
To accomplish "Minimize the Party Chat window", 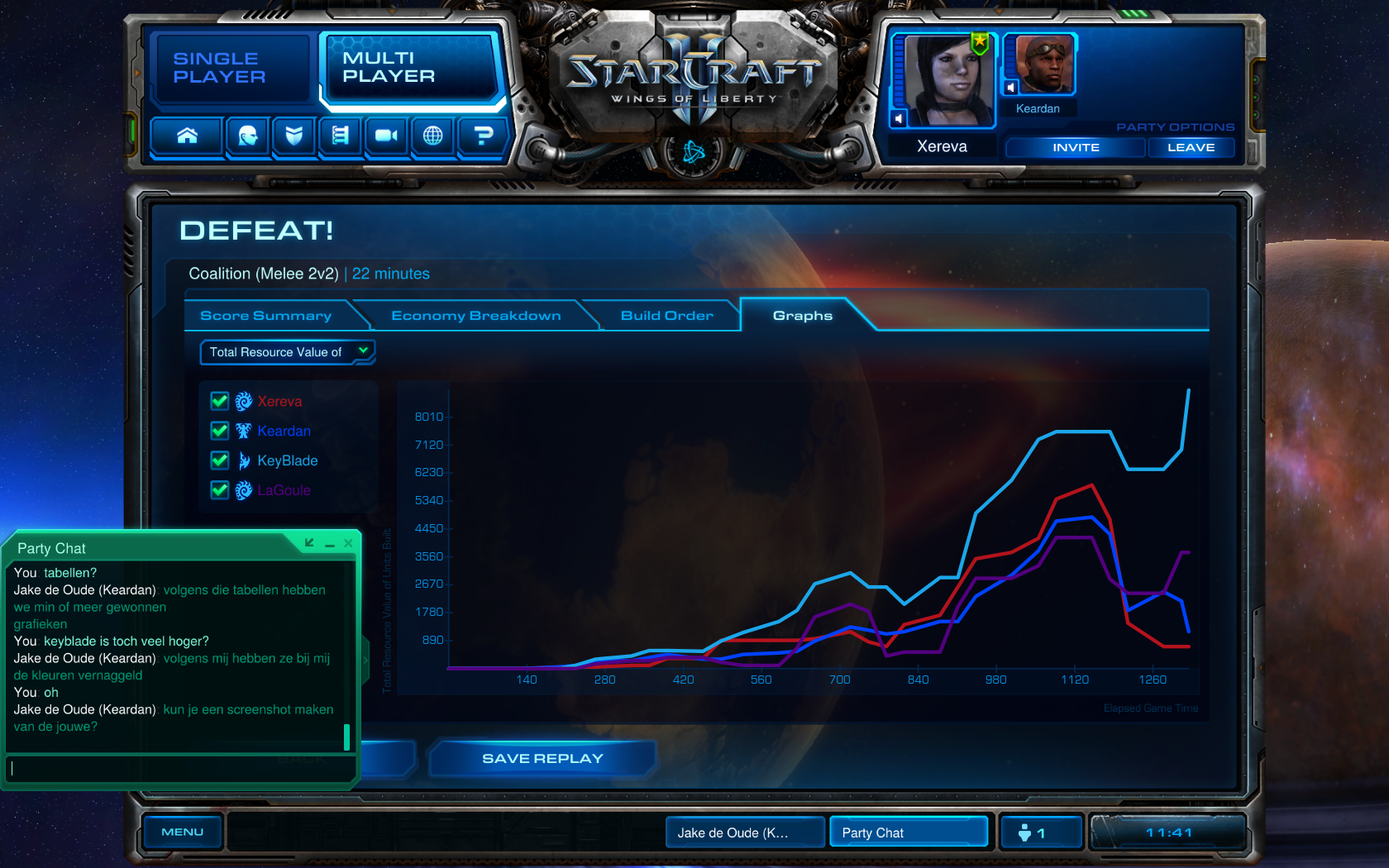I will click(329, 544).
